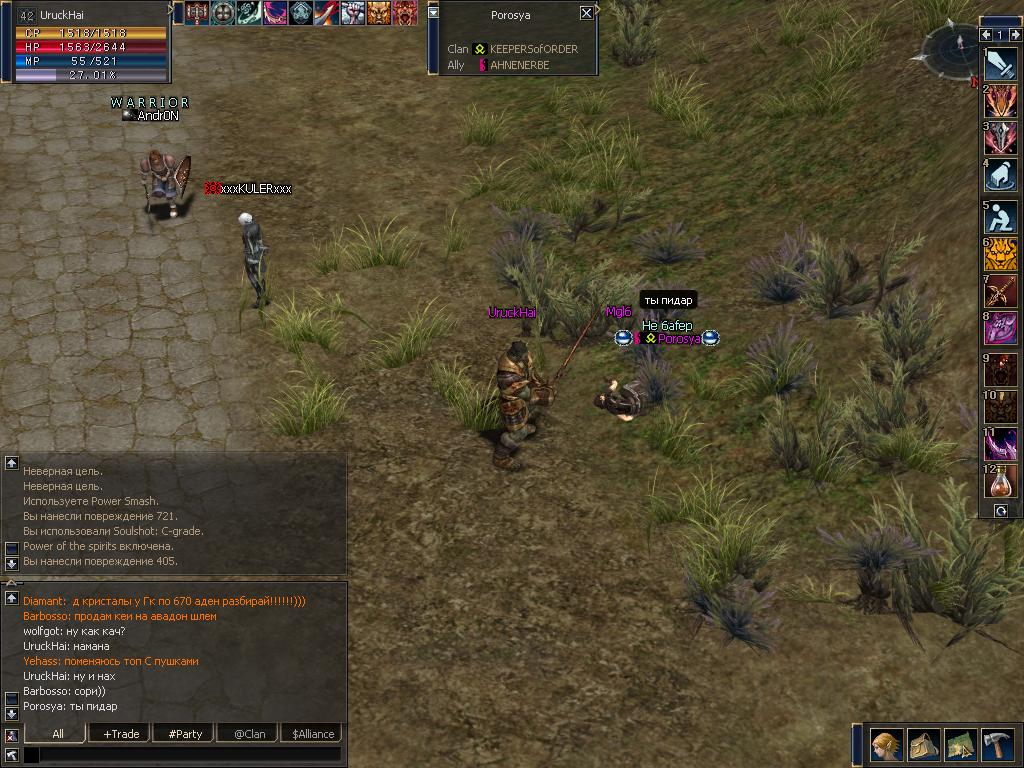Viewport: 1024px width, 768px height.
Task: Open the hammer system menu icon
Action: (998, 746)
